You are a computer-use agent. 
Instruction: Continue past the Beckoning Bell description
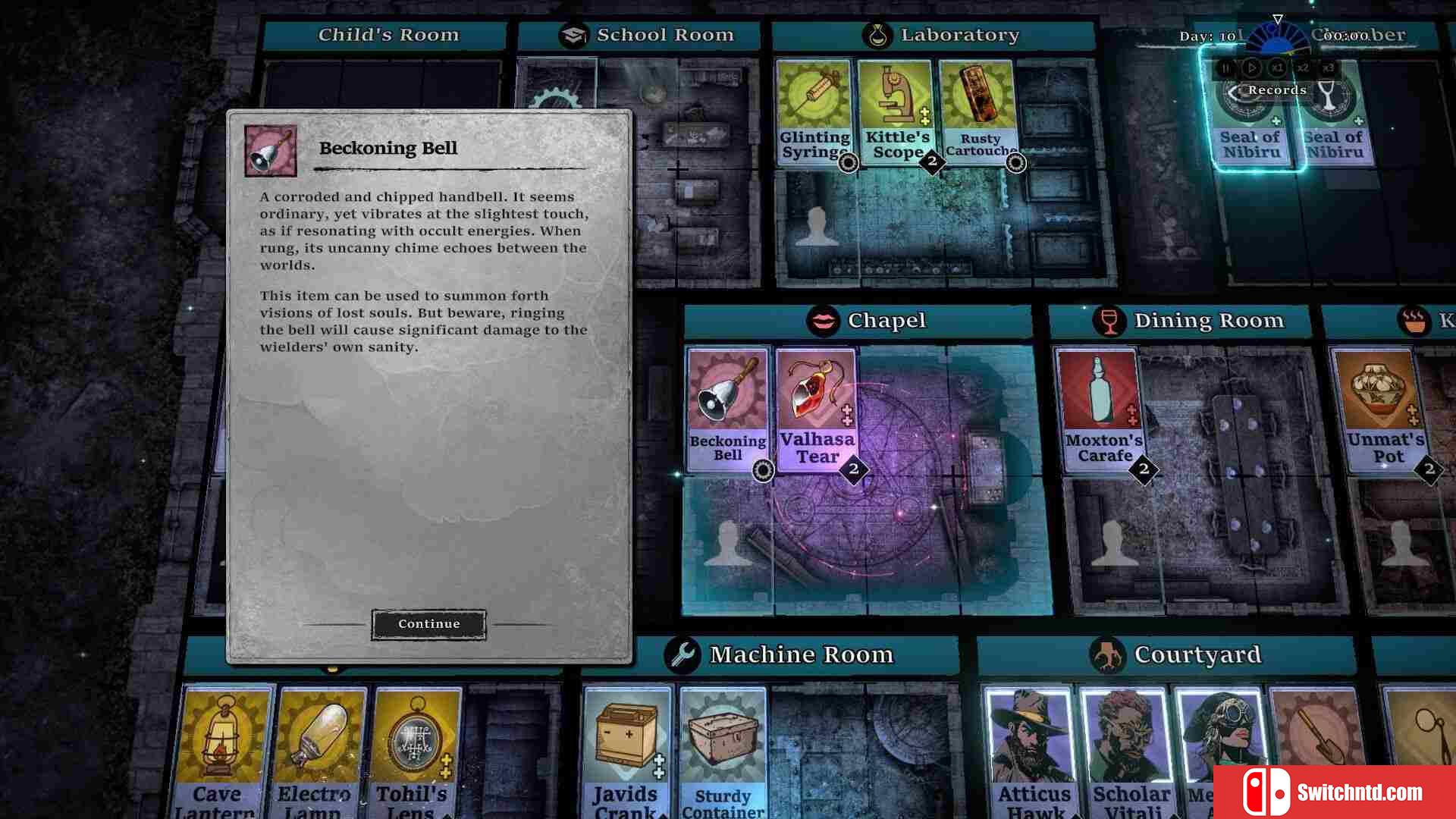point(428,624)
